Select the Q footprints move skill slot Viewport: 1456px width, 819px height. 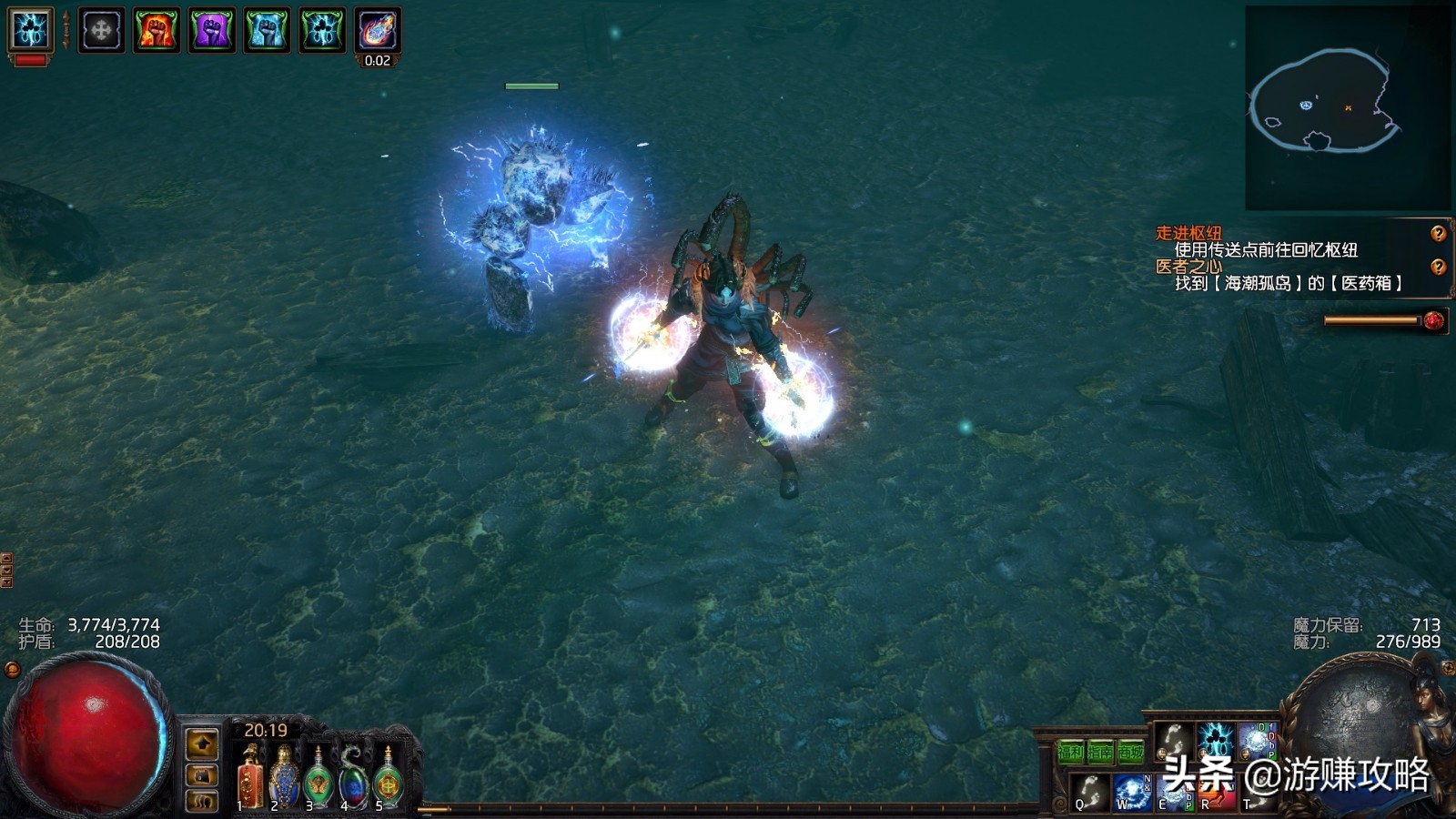(x=1089, y=790)
